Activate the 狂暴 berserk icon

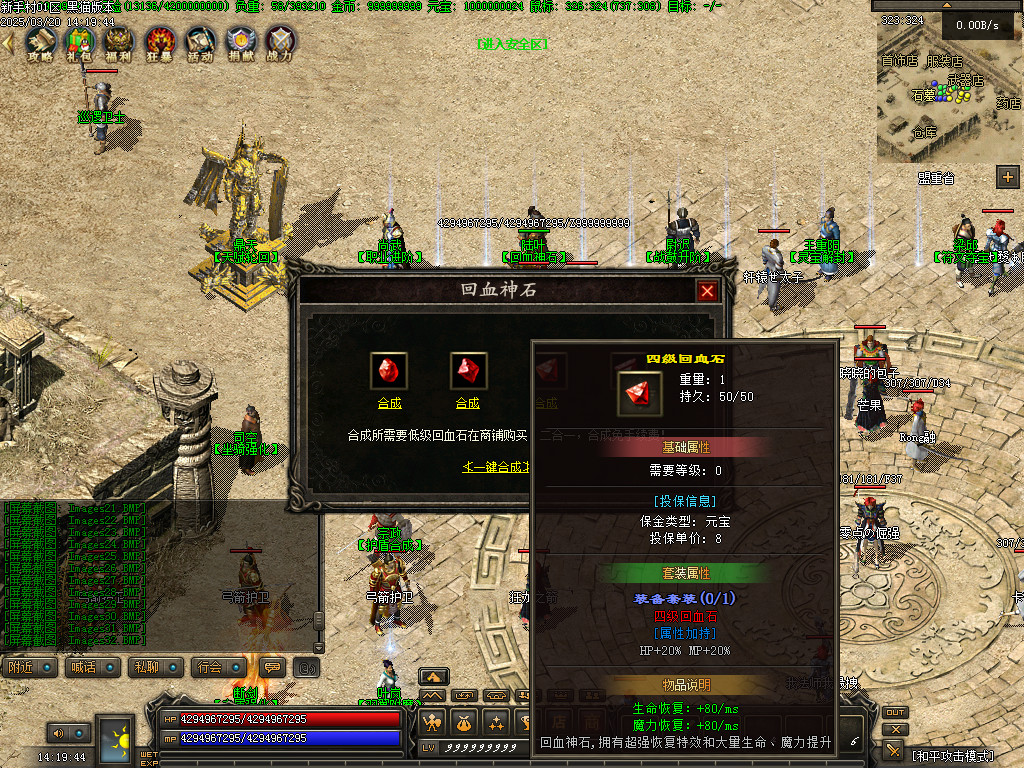pyautogui.click(x=160, y=42)
